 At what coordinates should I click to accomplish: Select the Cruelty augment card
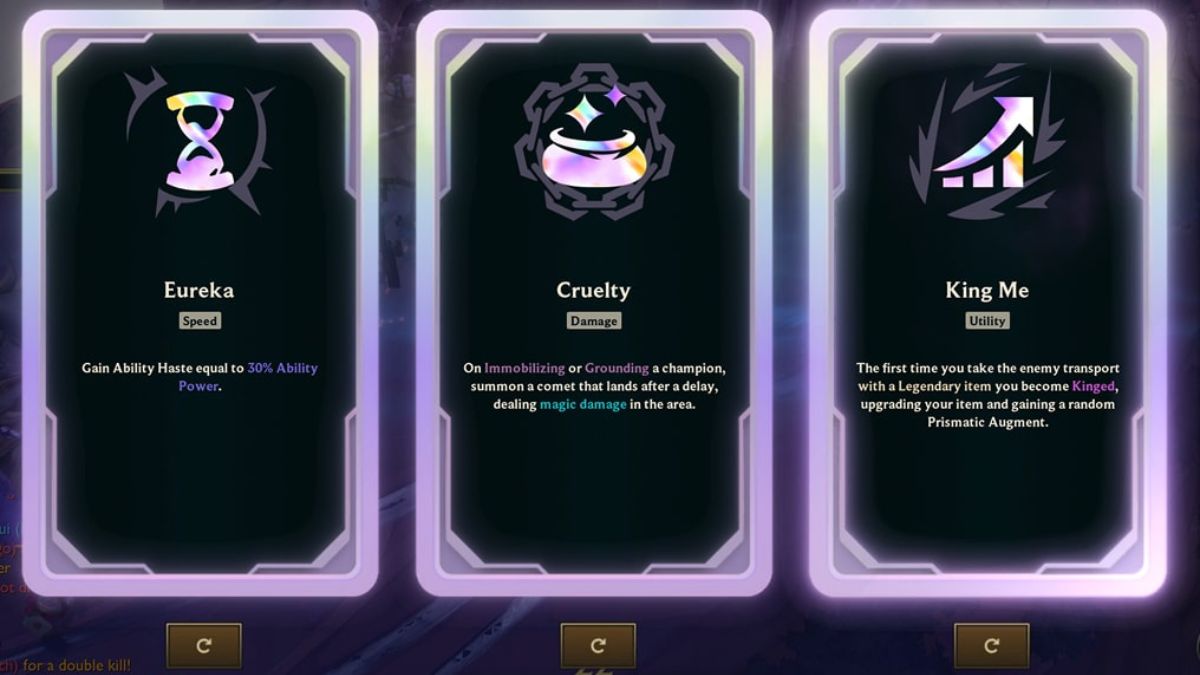(x=594, y=300)
